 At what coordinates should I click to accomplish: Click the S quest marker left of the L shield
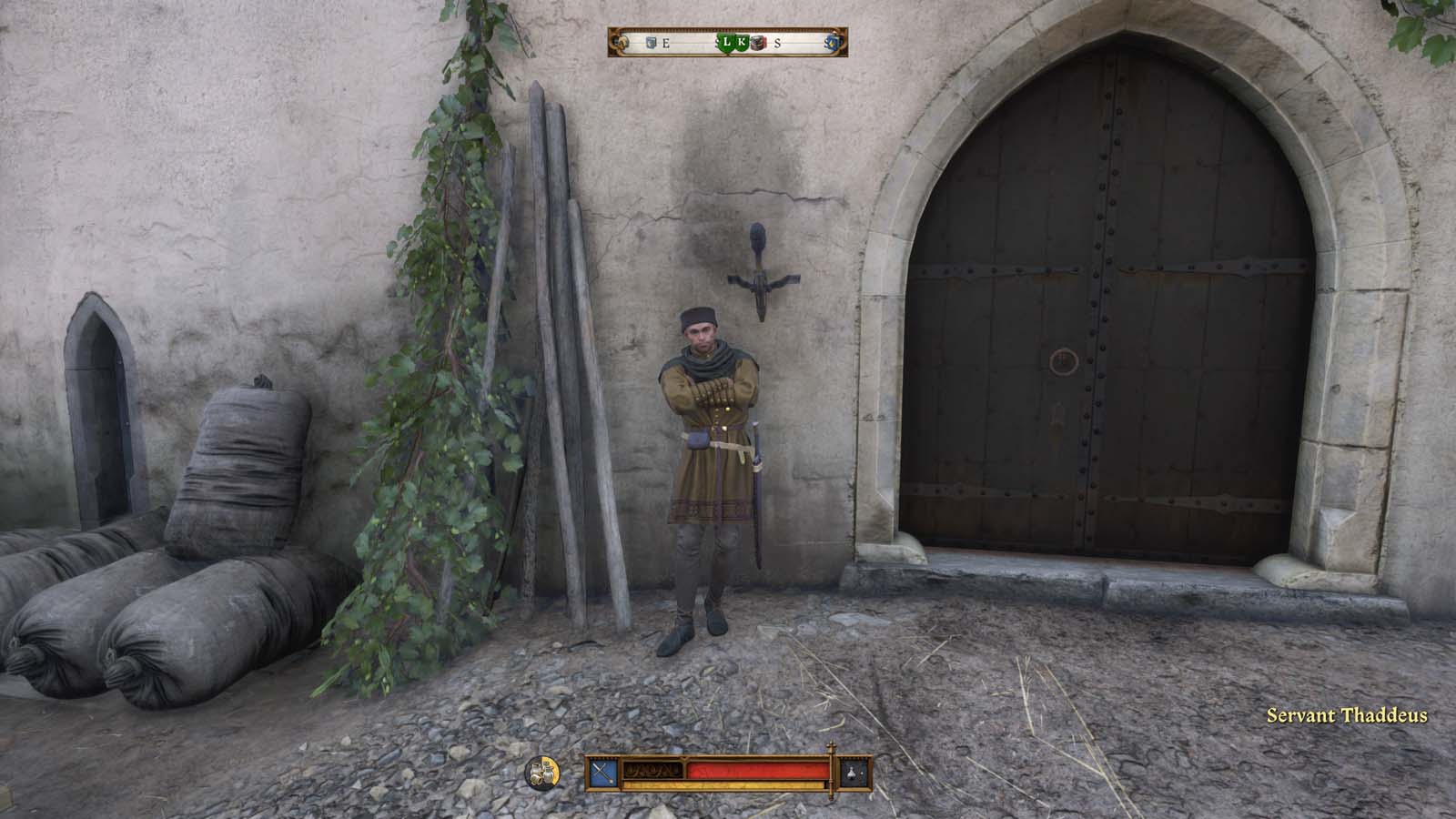pyautogui.click(x=717, y=42)
